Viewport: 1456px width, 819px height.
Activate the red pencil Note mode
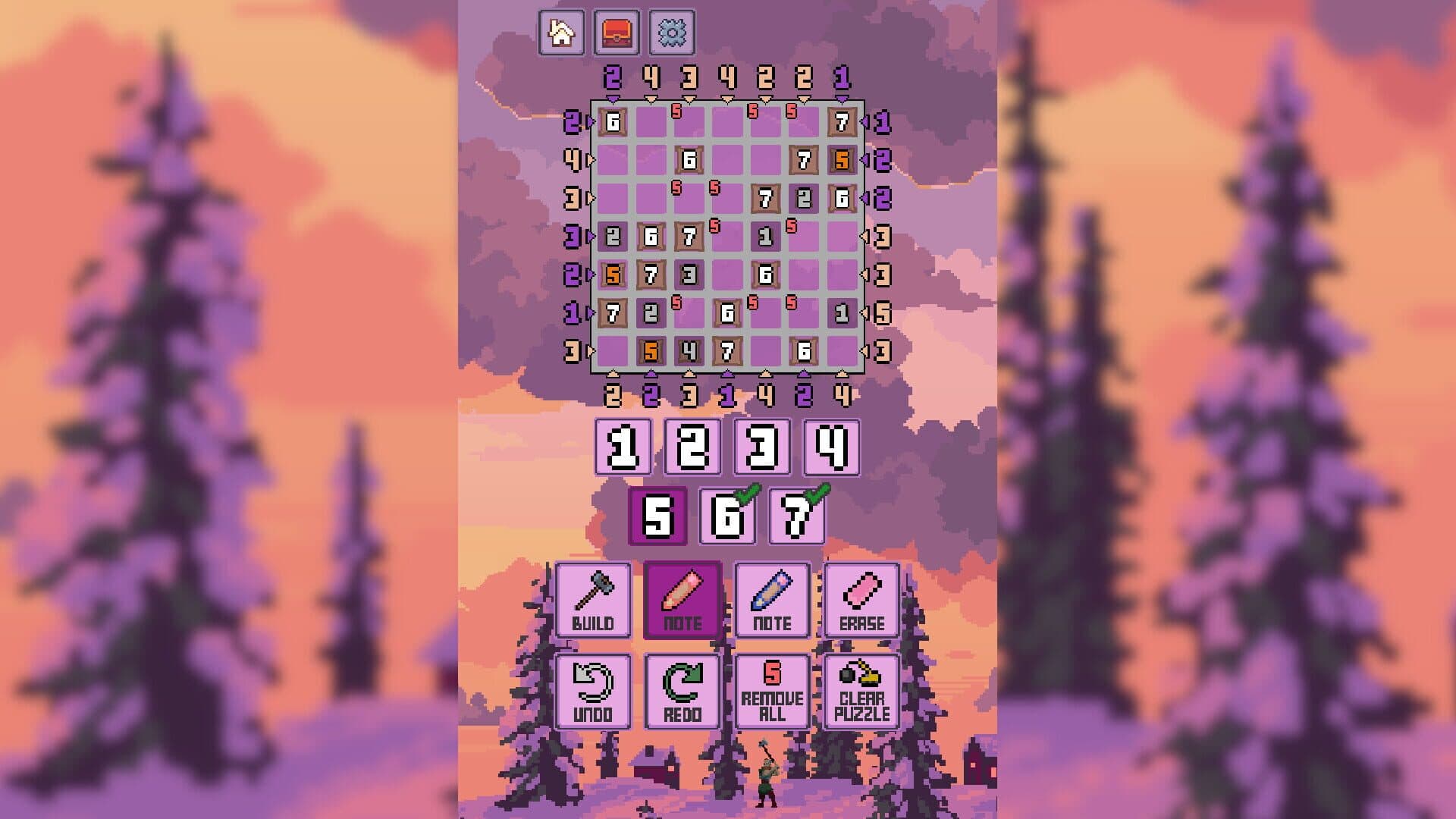click(x=682, y=601)
